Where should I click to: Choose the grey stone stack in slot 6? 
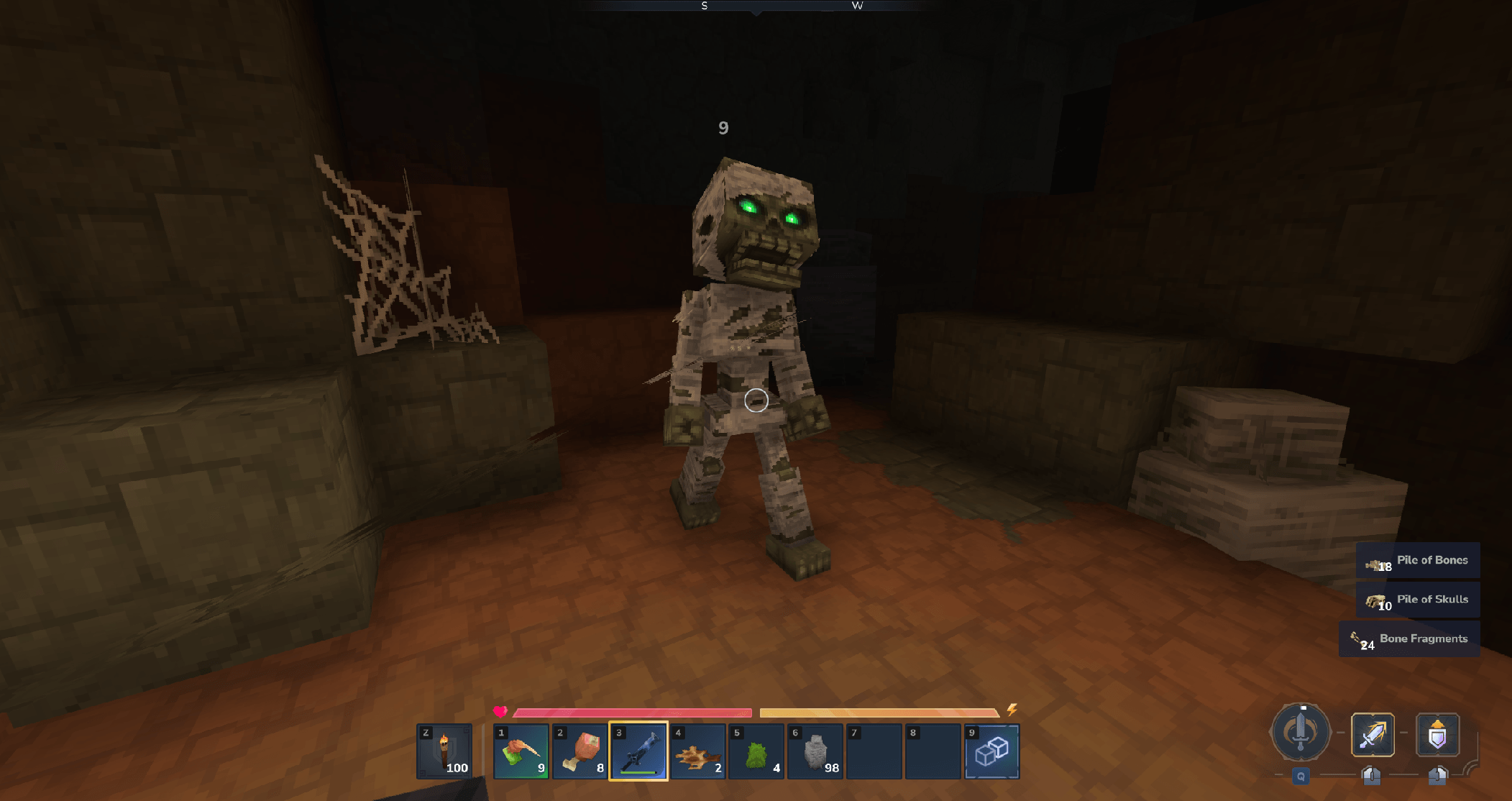pyautogui.click(x=815, y=751)
